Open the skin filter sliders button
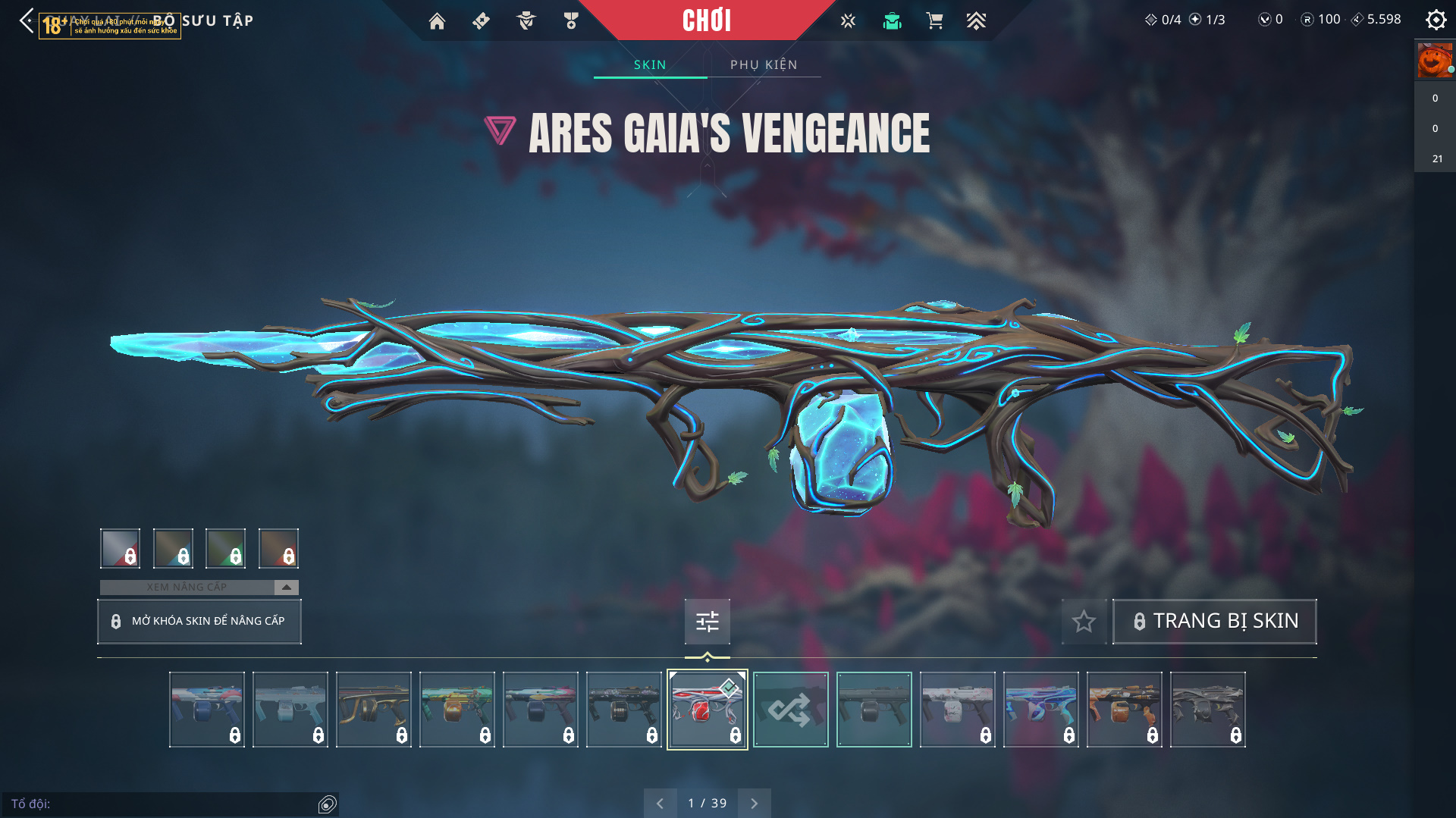Image resolution: width=1456 pixels, height=818 pixels. (707, 622)
